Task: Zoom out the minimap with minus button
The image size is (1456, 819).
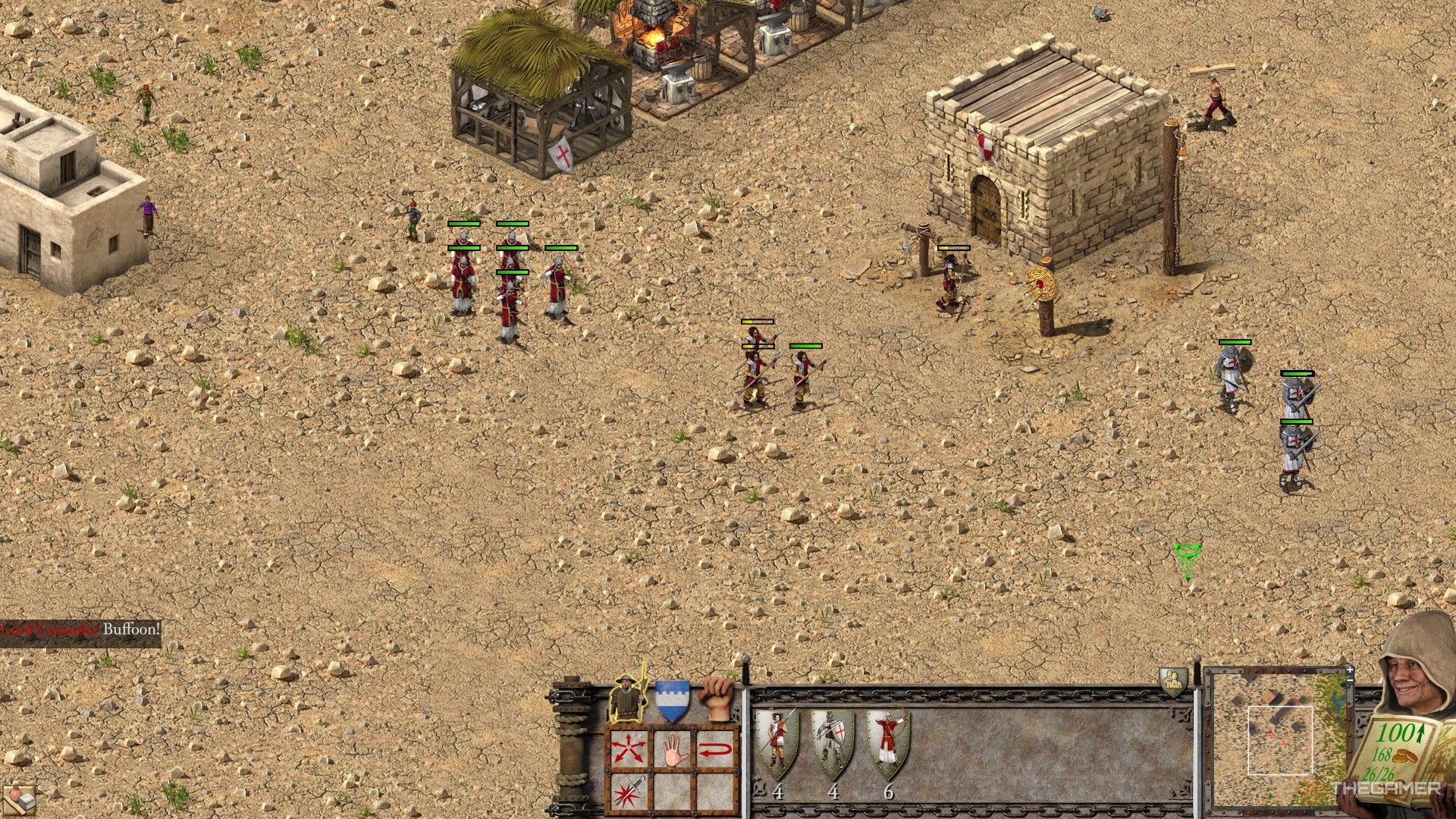Action: pyautogui.click(x=1350, y=682)
